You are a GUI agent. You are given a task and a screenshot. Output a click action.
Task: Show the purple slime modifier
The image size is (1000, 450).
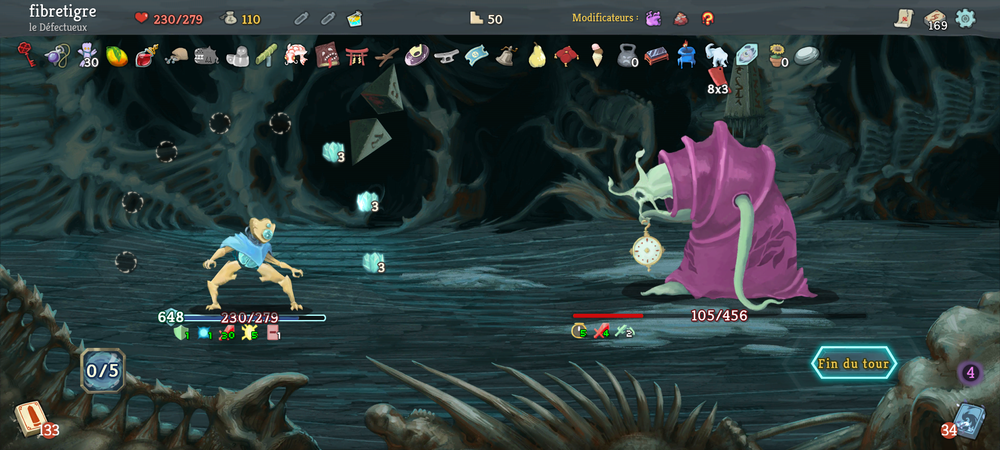point(653,18)
